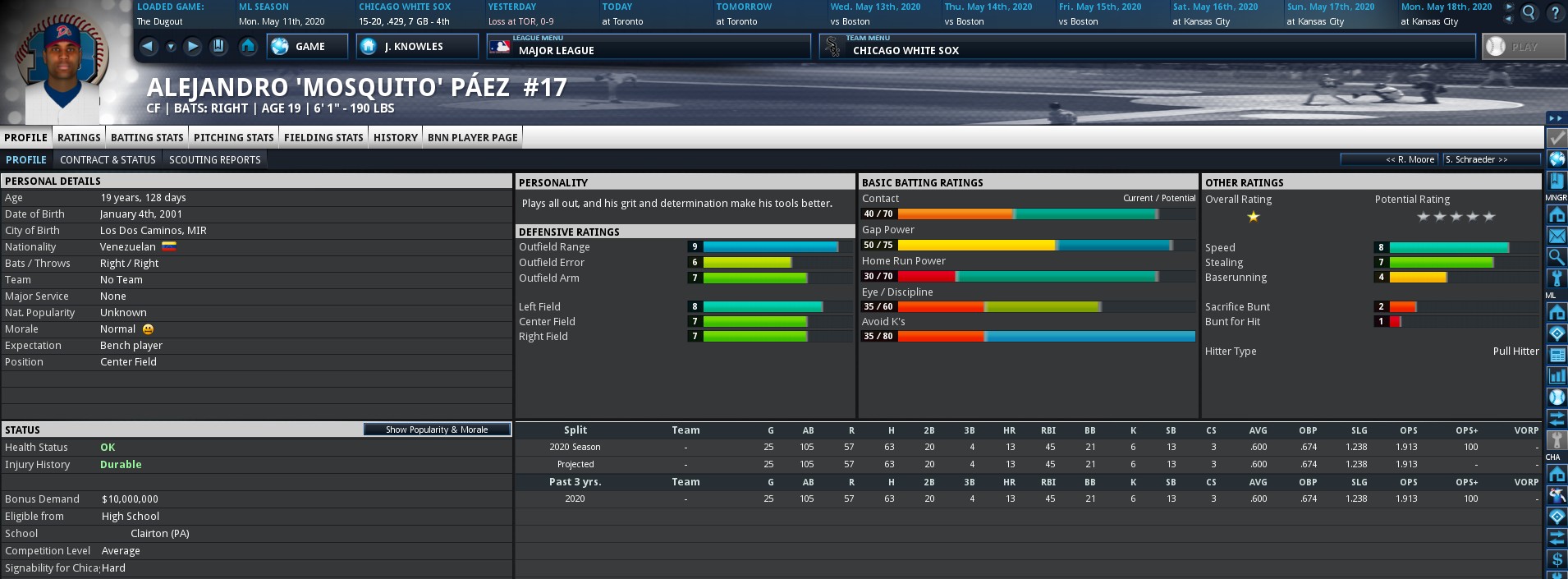
Task: Open the search magnifier icon
Action: pyautogui.click(x=1529, y=13)
